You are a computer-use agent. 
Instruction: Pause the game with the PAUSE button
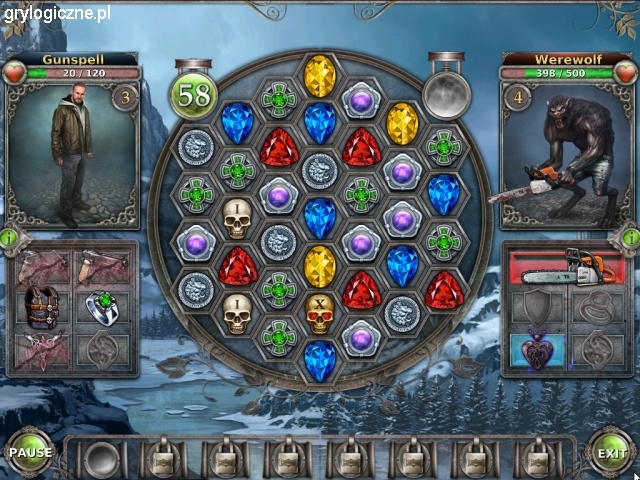[30, 452]
